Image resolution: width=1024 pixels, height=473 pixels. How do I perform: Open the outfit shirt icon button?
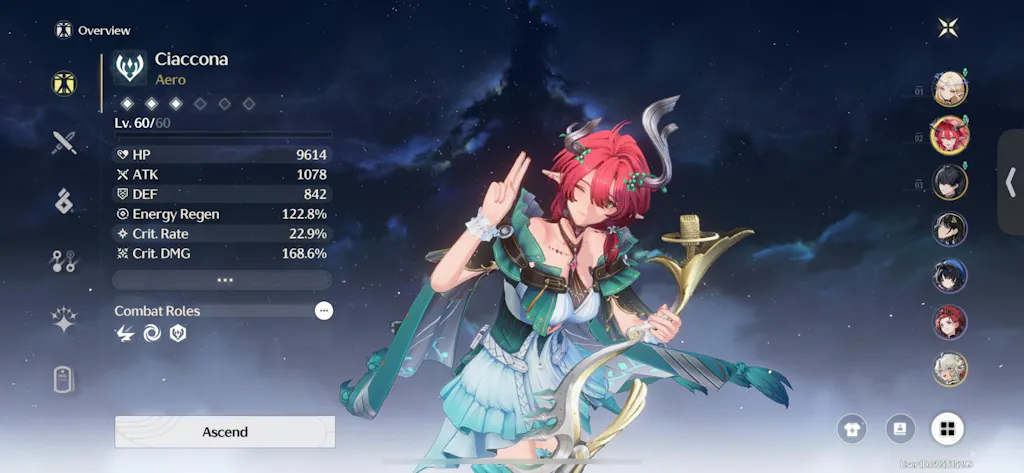(853, 429)
